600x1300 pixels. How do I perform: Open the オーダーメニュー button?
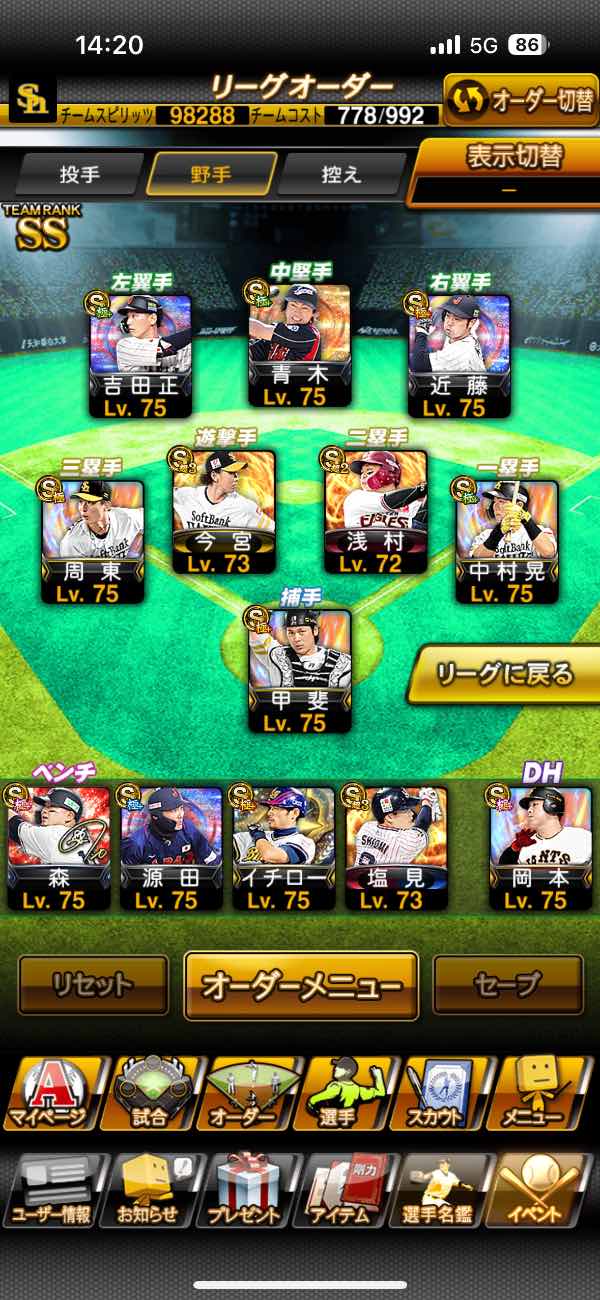point(300,985)
